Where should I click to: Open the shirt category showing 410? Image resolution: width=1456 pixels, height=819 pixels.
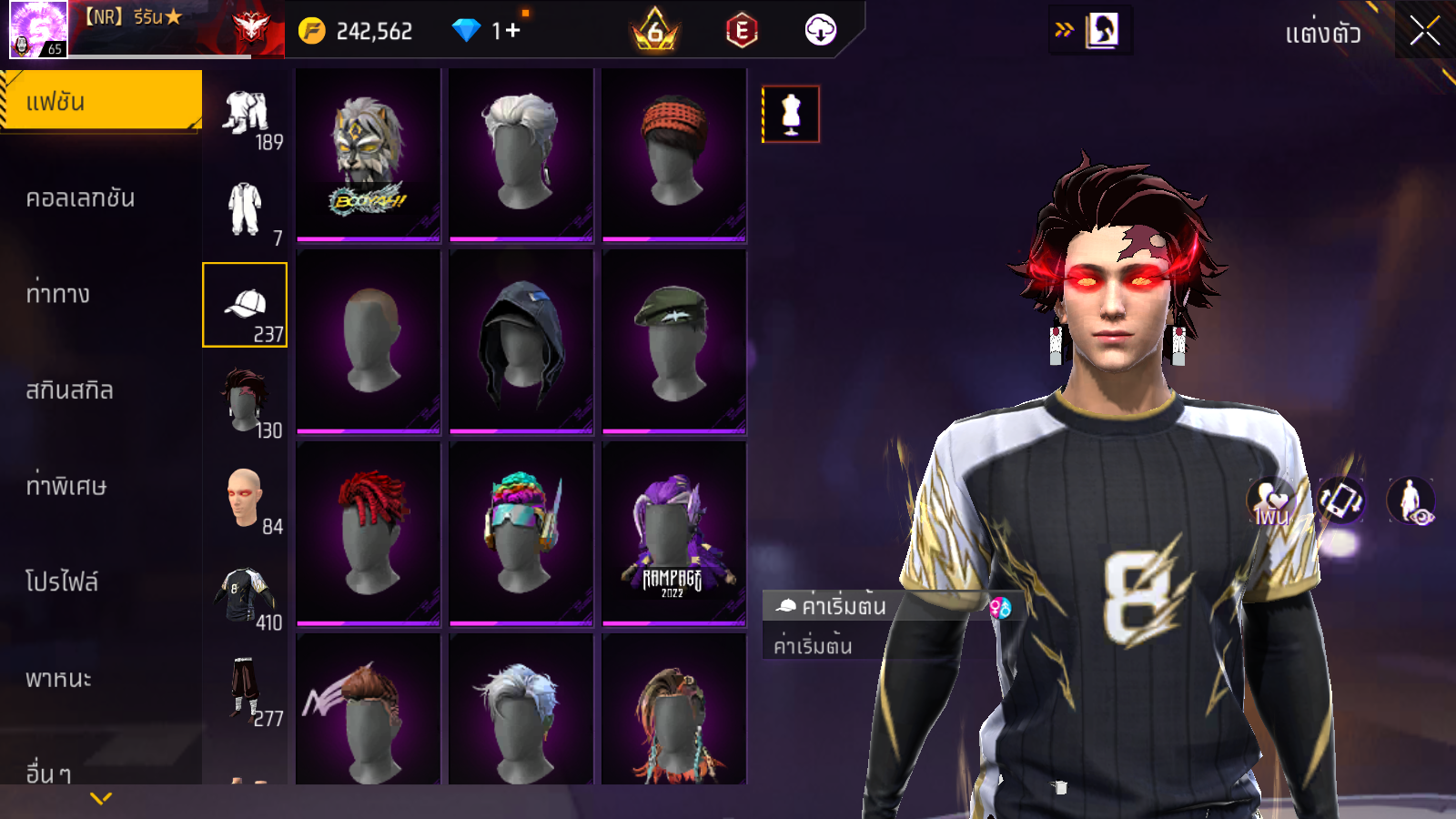(246, 594)
